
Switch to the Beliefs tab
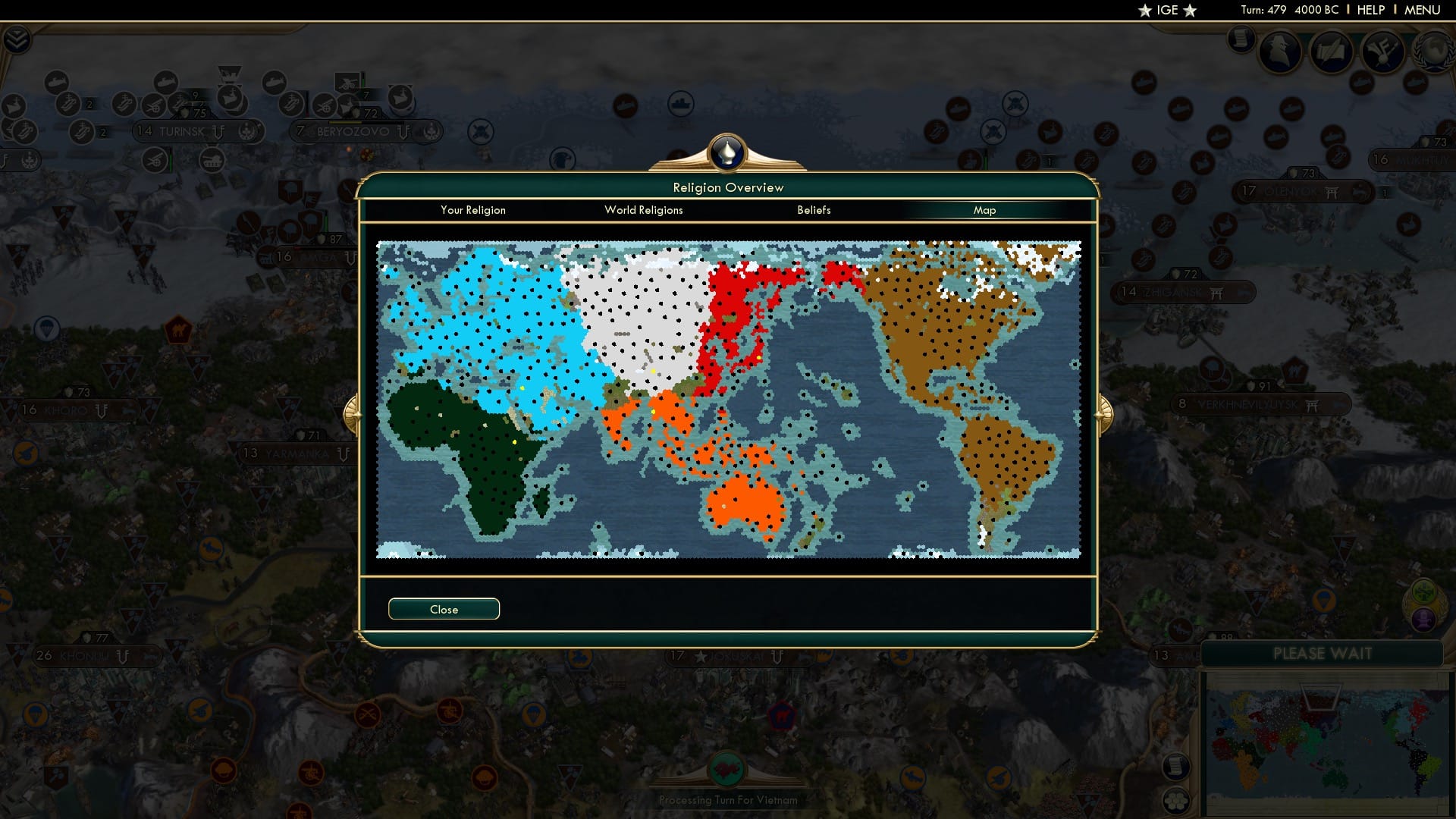[814, 210]
